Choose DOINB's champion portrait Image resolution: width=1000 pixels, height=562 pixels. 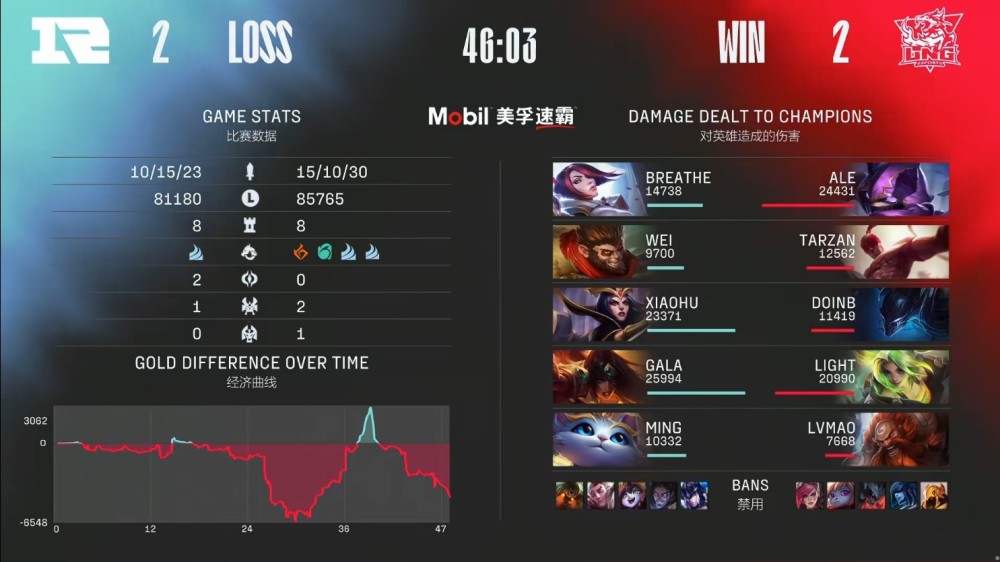point(904,314)
